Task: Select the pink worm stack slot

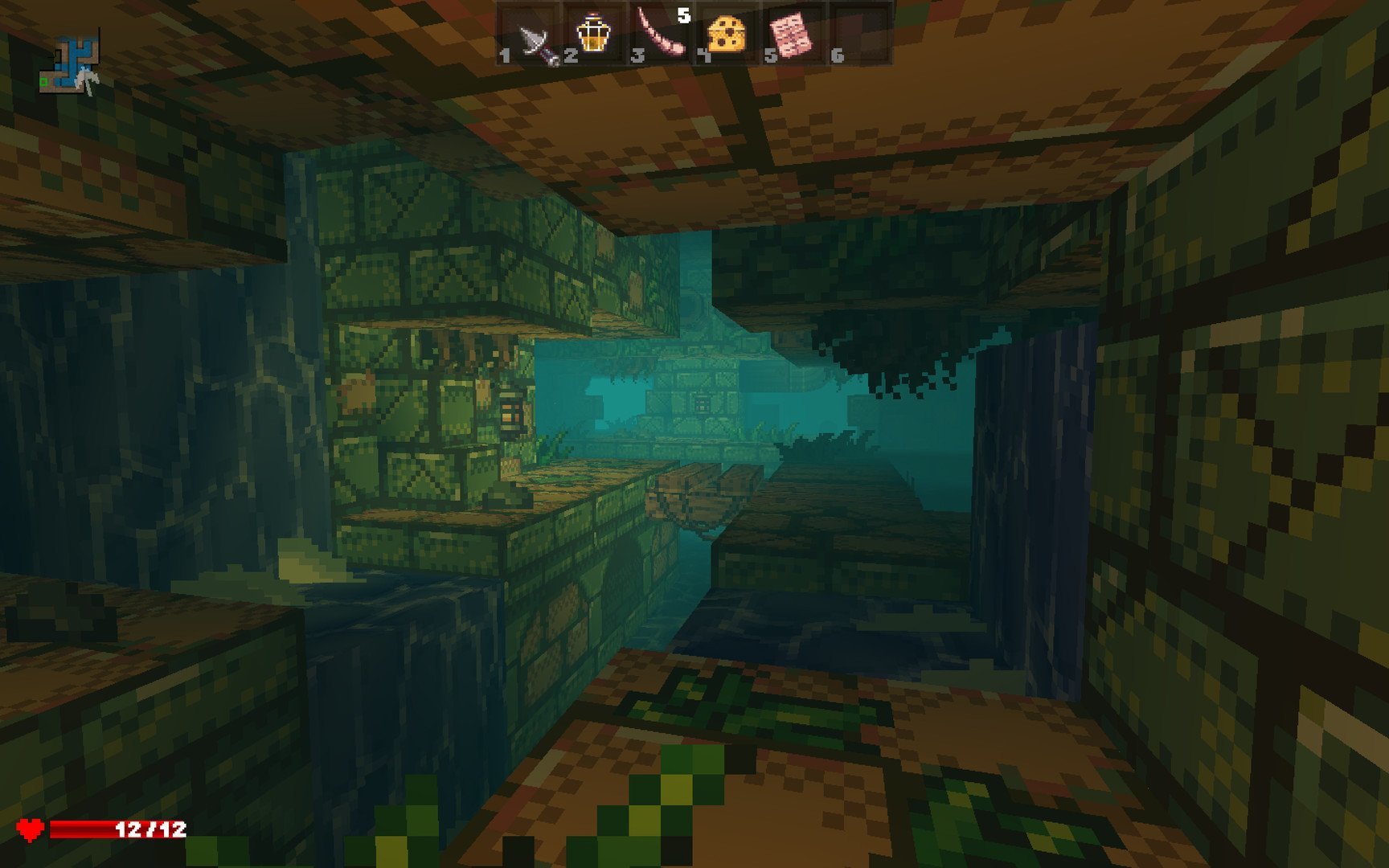Action: [x=661, y=35]
